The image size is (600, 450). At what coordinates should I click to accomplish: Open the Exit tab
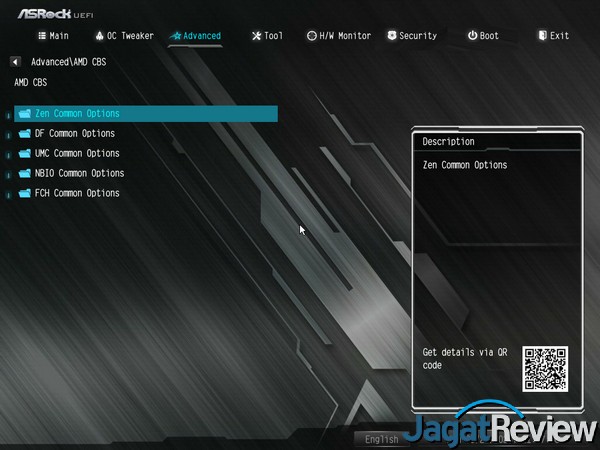pyautogui.click(x=553, y=36)
